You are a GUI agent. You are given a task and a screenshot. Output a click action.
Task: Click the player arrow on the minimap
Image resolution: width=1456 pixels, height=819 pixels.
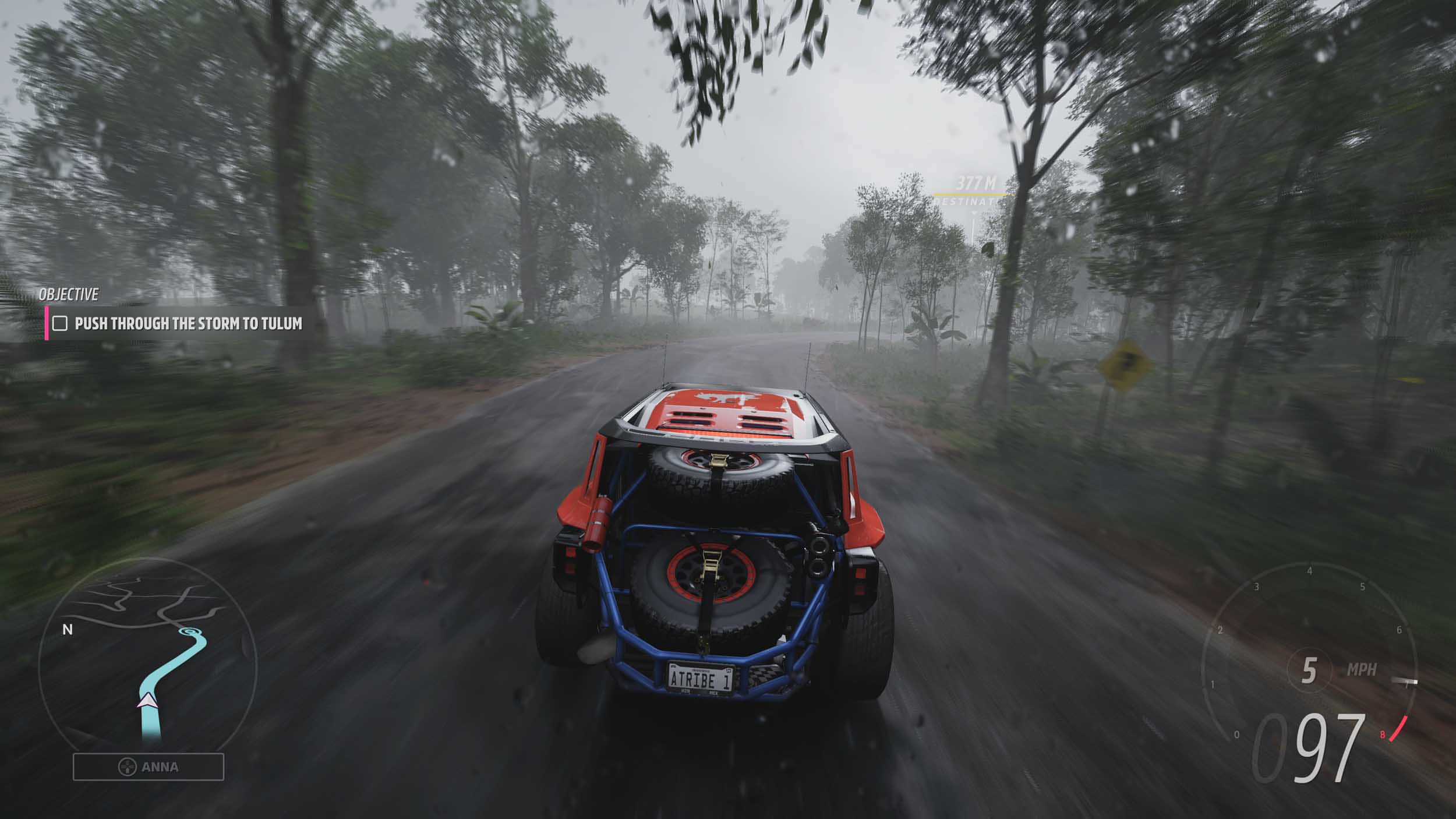click(x=147, y=700)
